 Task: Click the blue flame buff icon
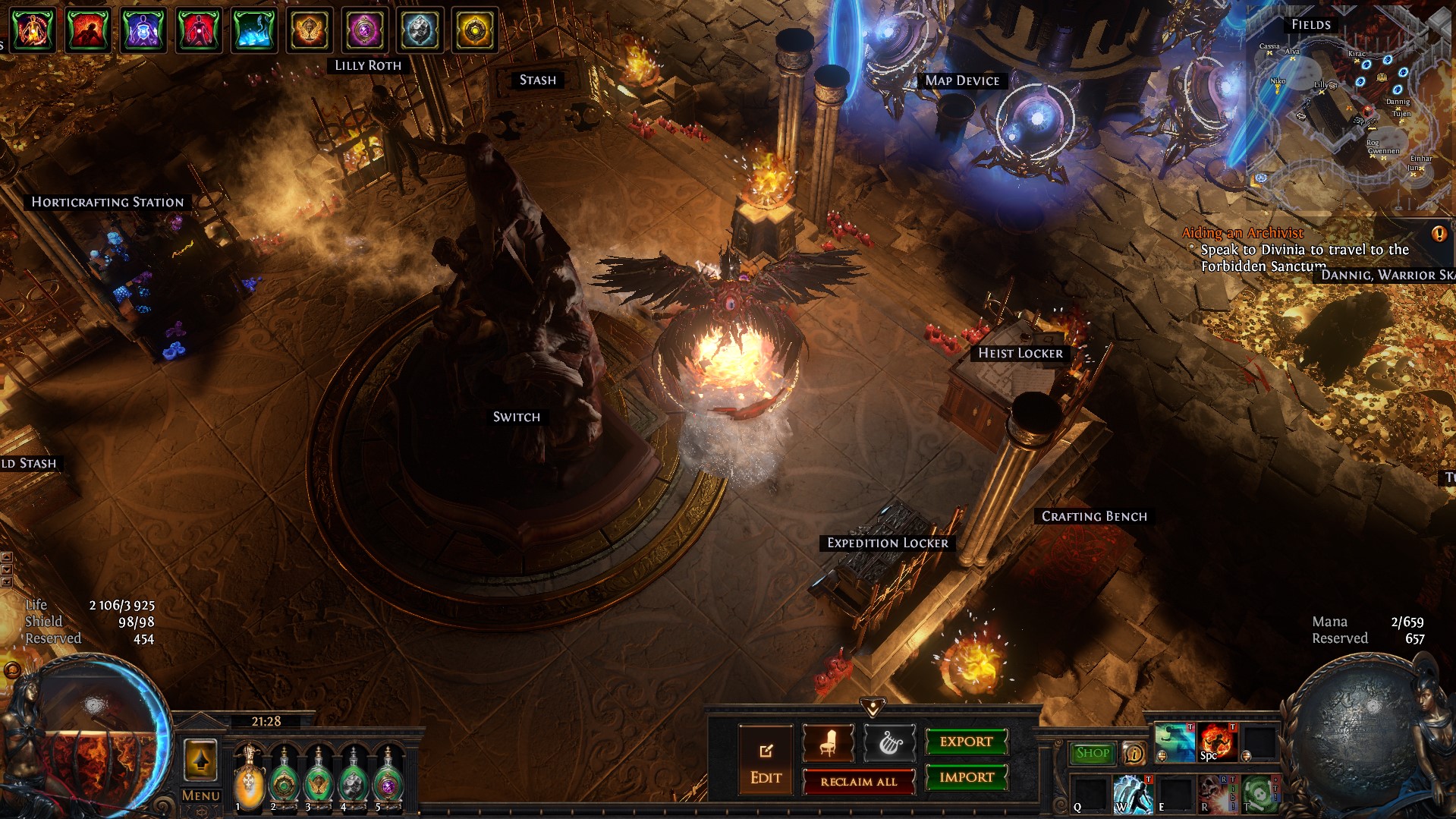(253, 30)
